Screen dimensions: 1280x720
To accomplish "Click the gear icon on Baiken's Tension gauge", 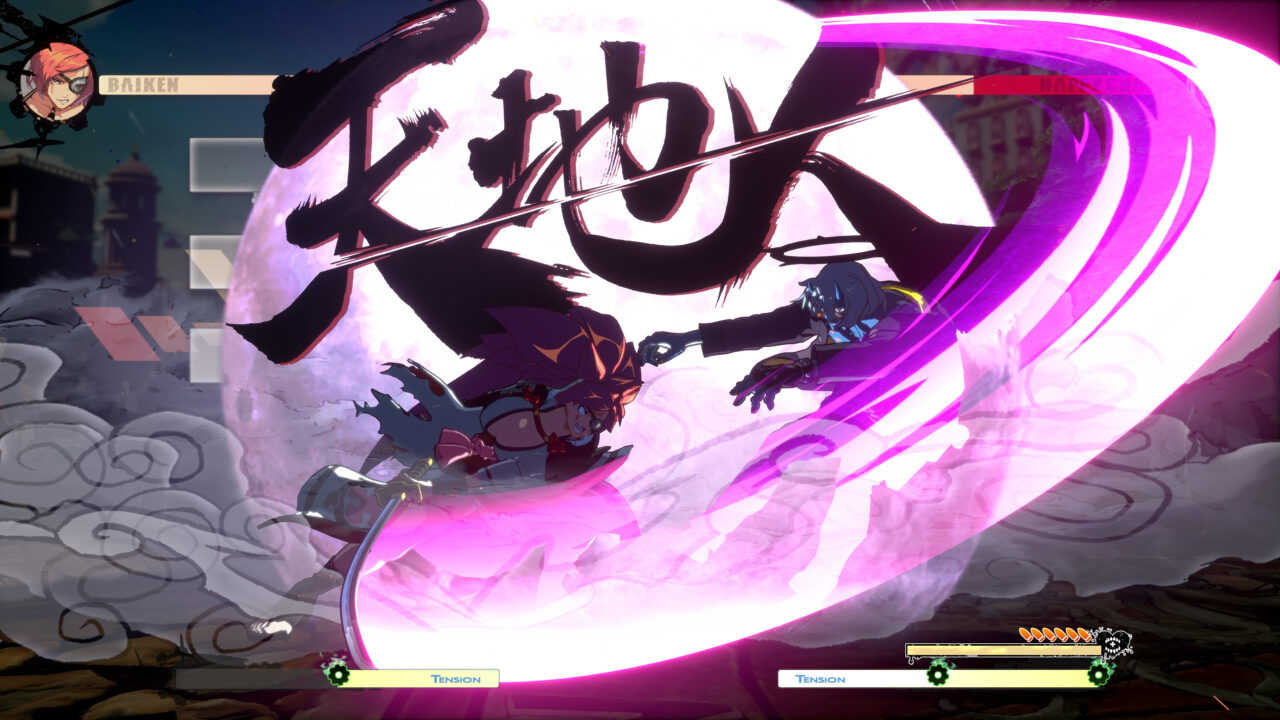I will pyautogui.click(x=338, y=676).
